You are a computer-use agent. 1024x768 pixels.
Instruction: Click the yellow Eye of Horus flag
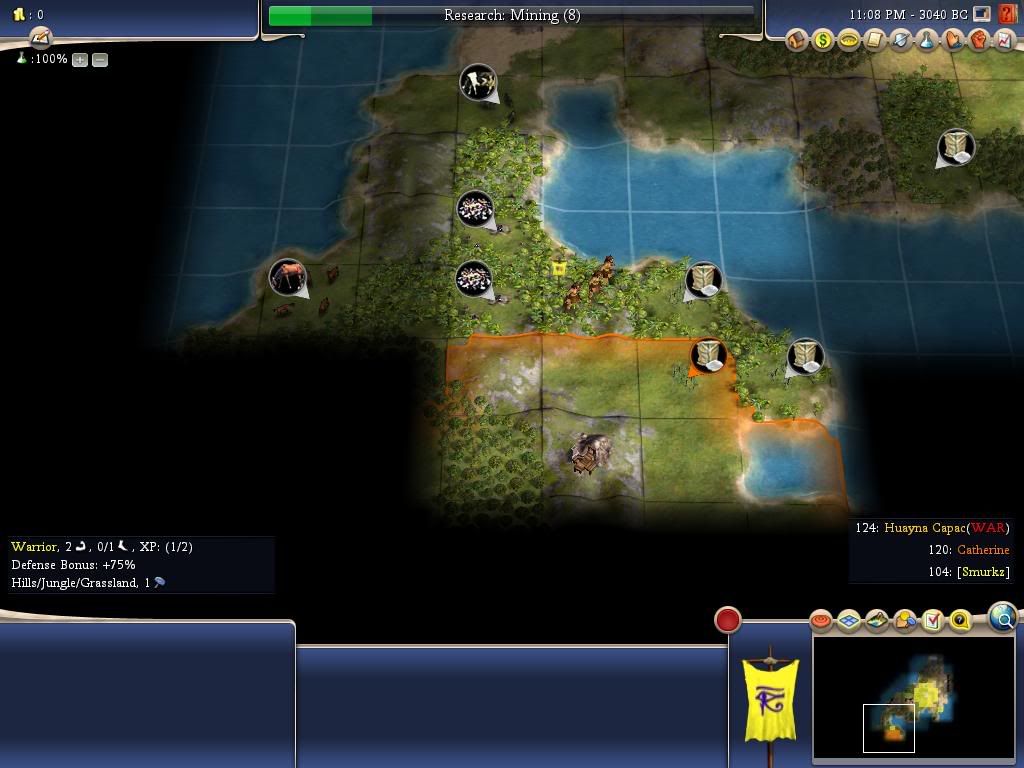click(x=770, y=700)
